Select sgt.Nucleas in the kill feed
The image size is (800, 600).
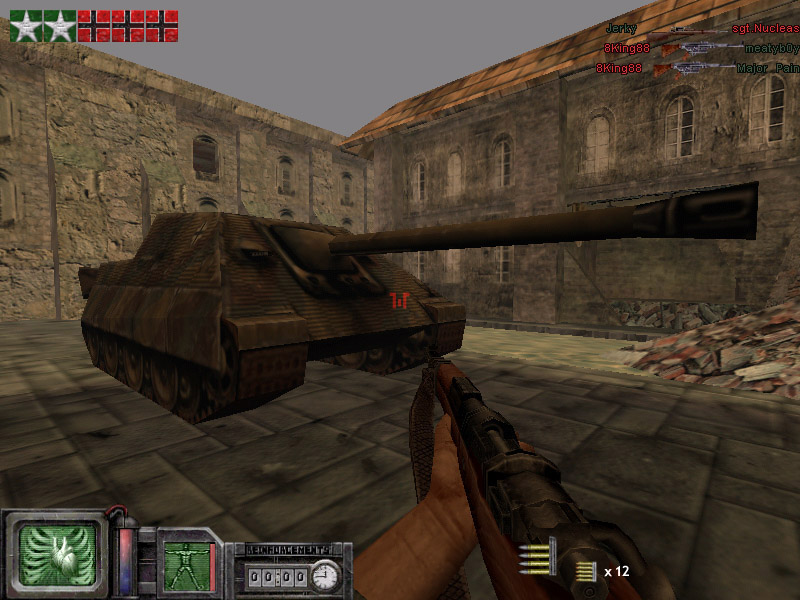pyautogui.click(x=765, y=30)
